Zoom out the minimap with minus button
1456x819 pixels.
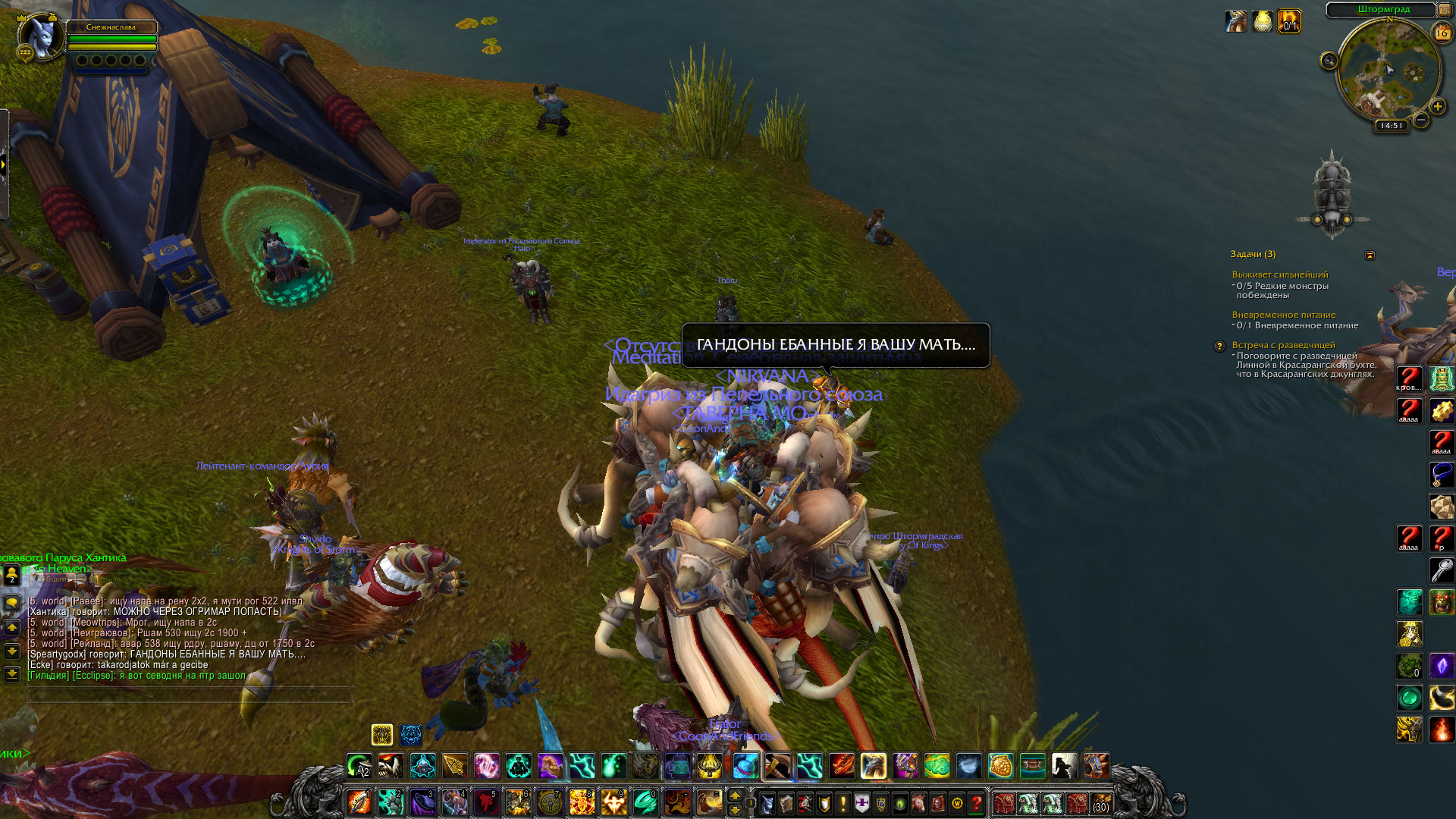(x=1421, y=120)
